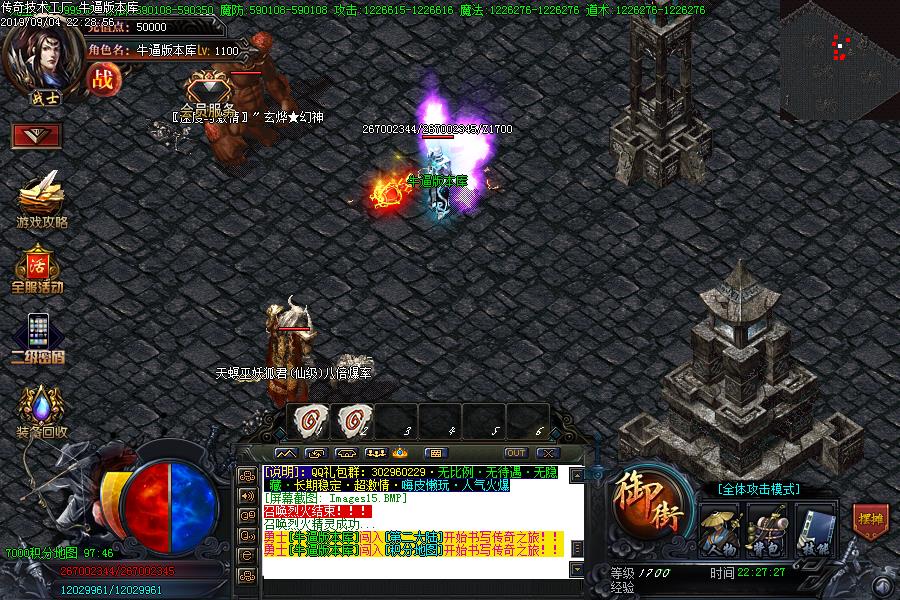
Task: Toggle the 全体攻击模式 attack mode label
Action: coord(758,489)
